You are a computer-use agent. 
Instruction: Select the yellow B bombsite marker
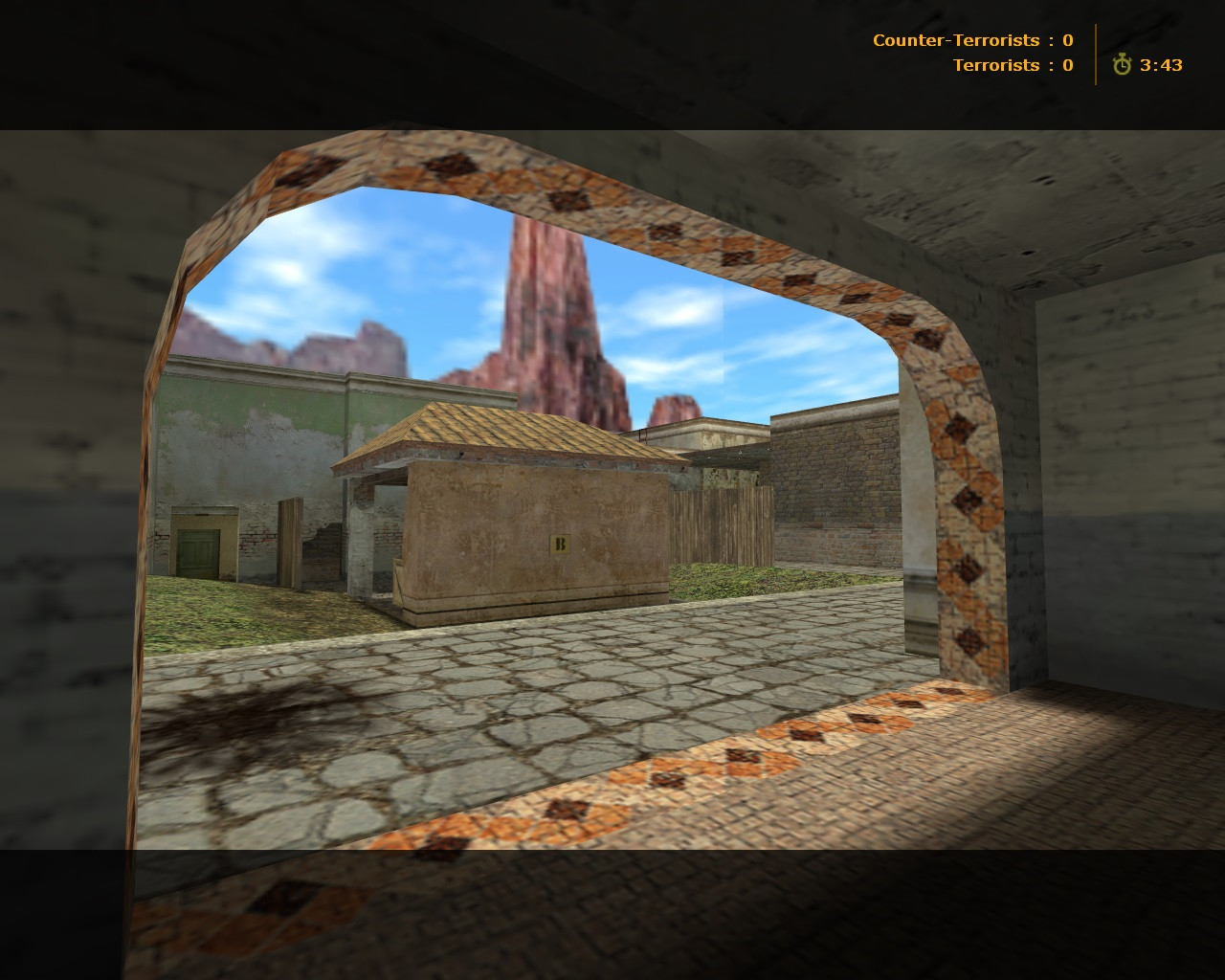click(x=559, y=544)
